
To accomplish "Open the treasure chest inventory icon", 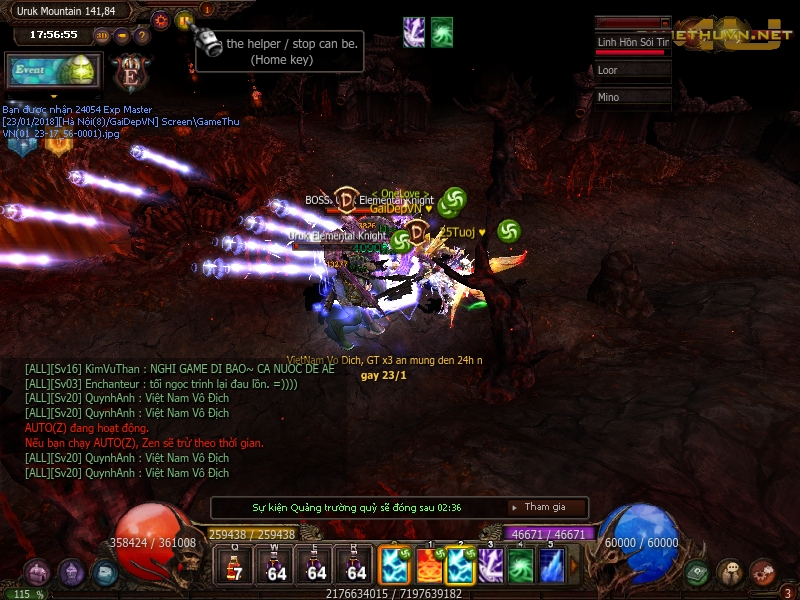I will pos(37,573).
